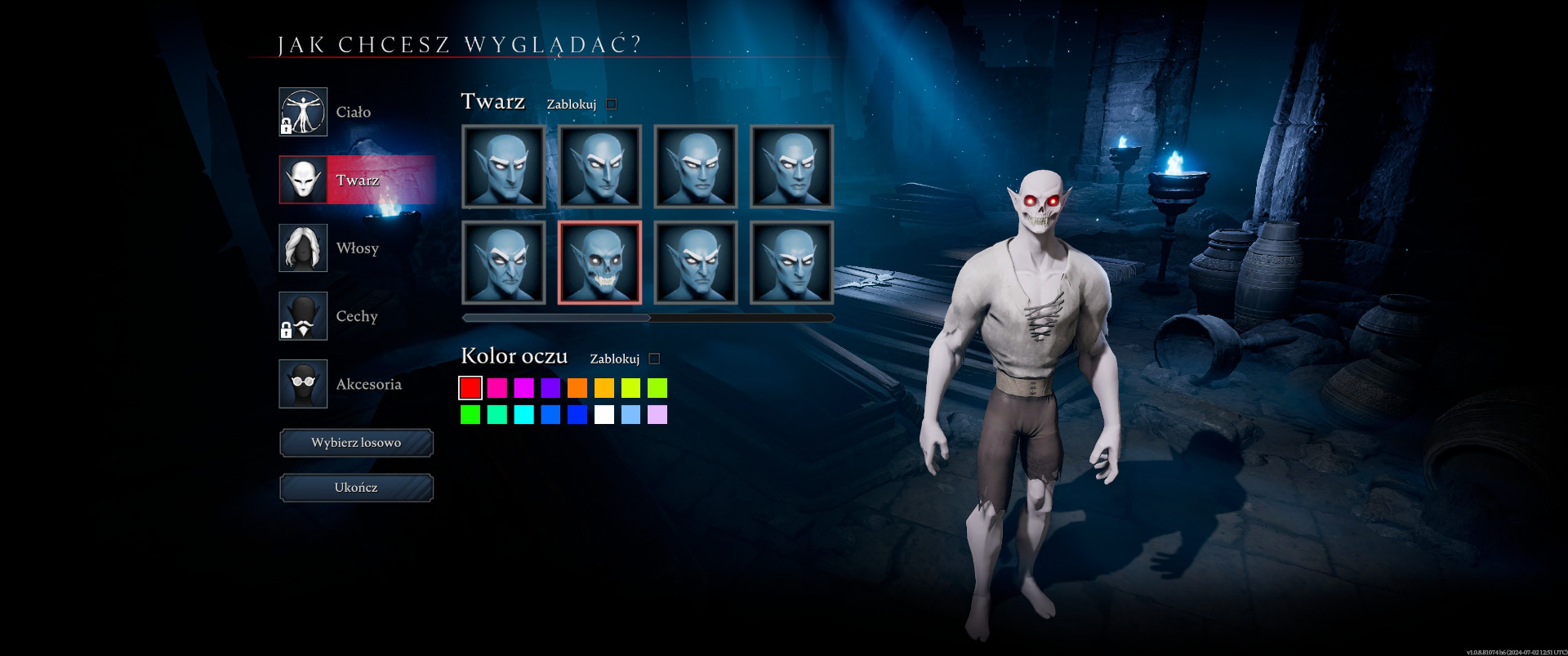
Task: Choose the pale lavender eye color swatch
Action: (657, 415)
